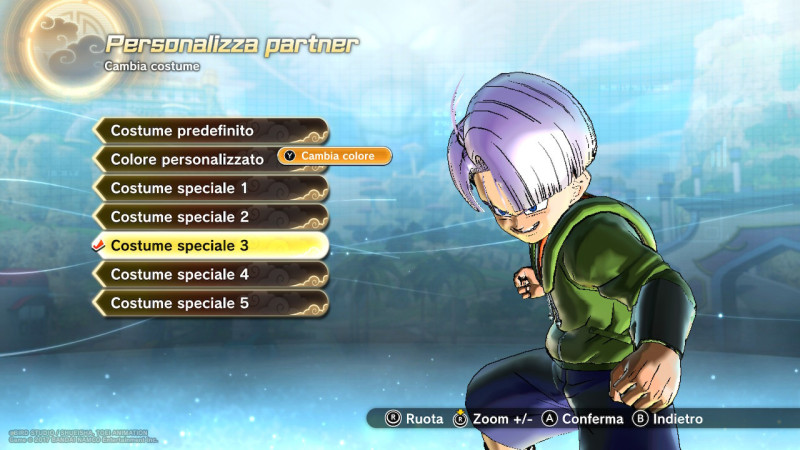Screen dimensions: 800x450
Task: Click the highlighted Costume speciale 3 entry
Action: 211,245
